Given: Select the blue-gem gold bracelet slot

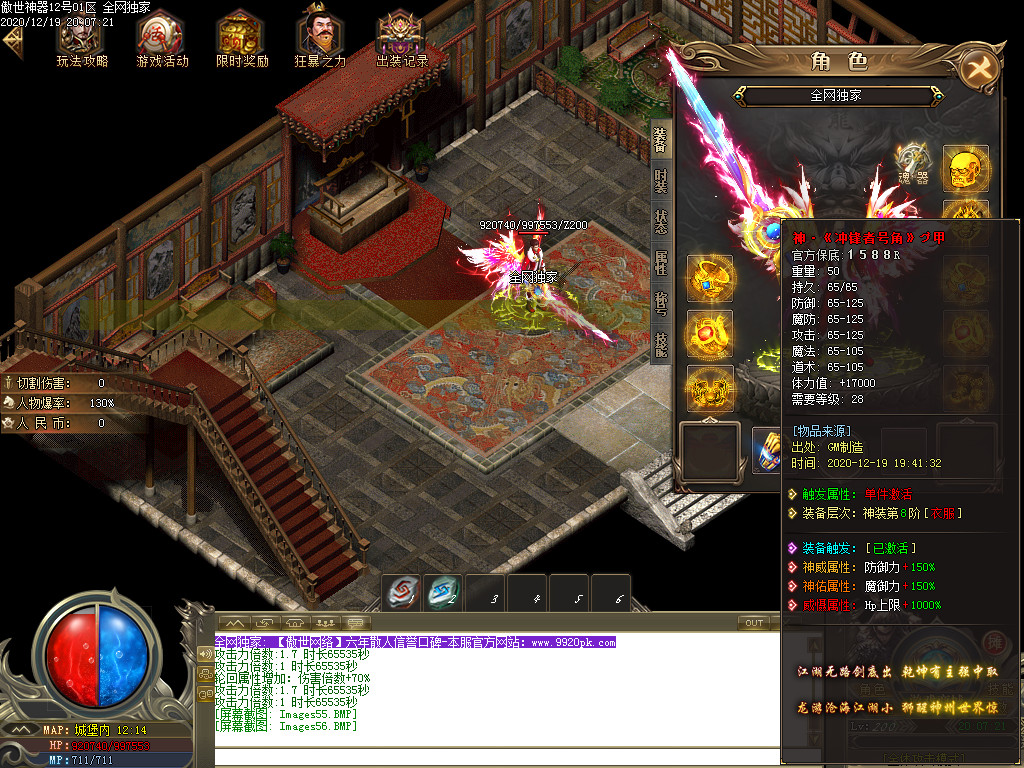Looking at the screenshot, I should point(709,279).
